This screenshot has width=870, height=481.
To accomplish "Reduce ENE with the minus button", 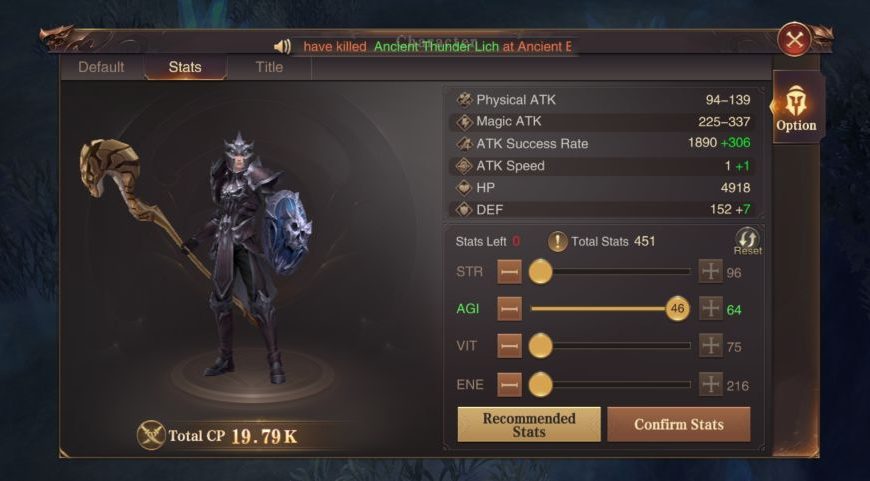I will (510, 384).
